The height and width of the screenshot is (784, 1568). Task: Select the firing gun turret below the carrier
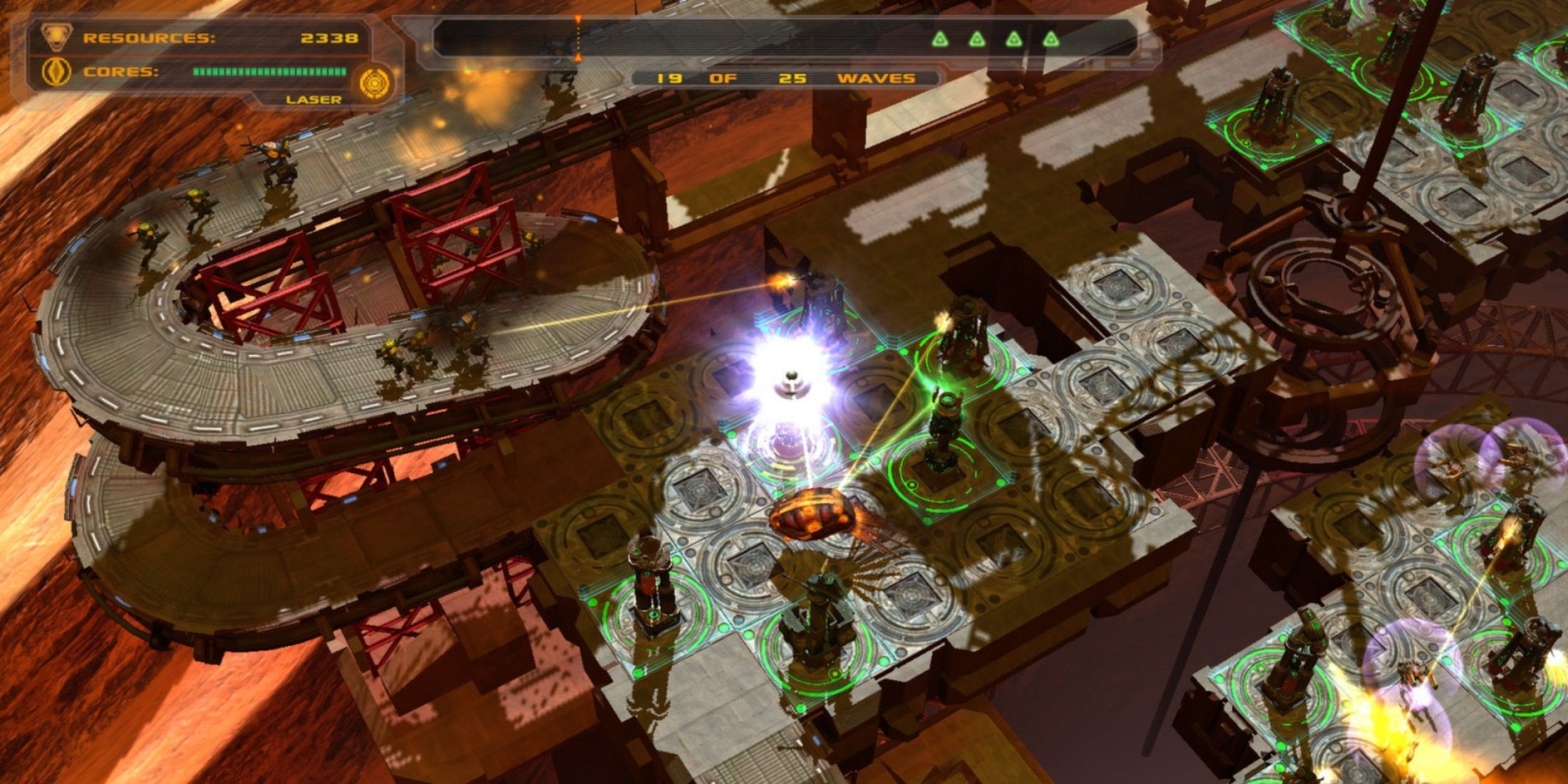tap(816, 613)
